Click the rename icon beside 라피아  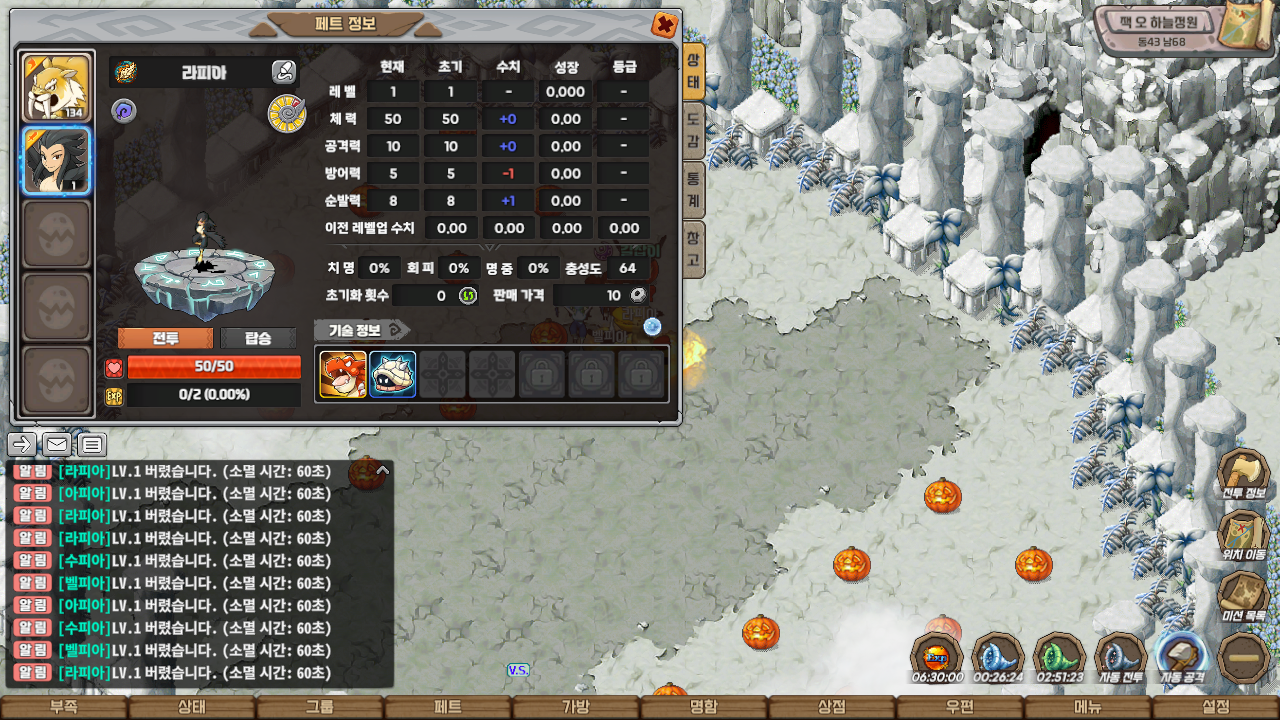click(284, 72)
